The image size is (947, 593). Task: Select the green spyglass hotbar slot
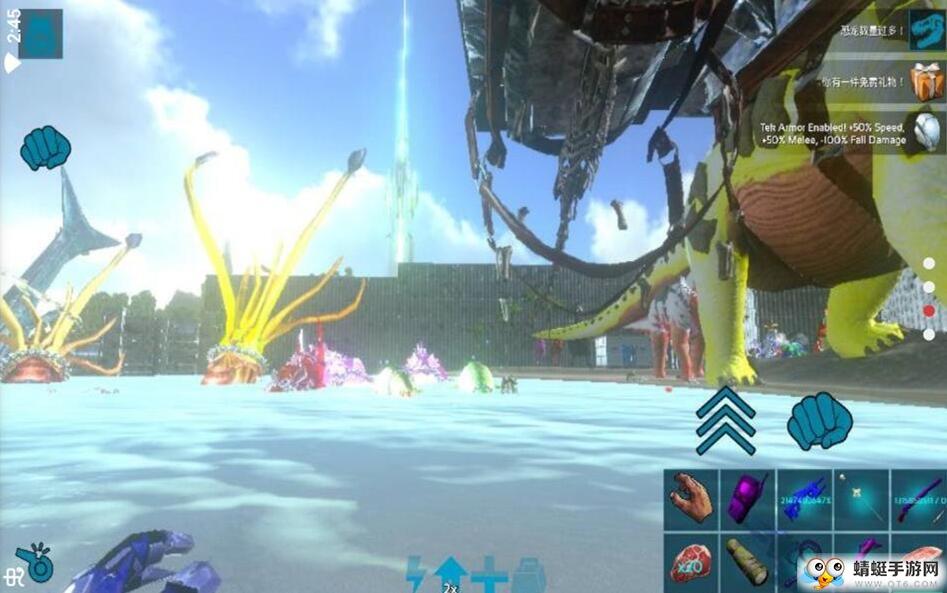[x=748, y=561]
